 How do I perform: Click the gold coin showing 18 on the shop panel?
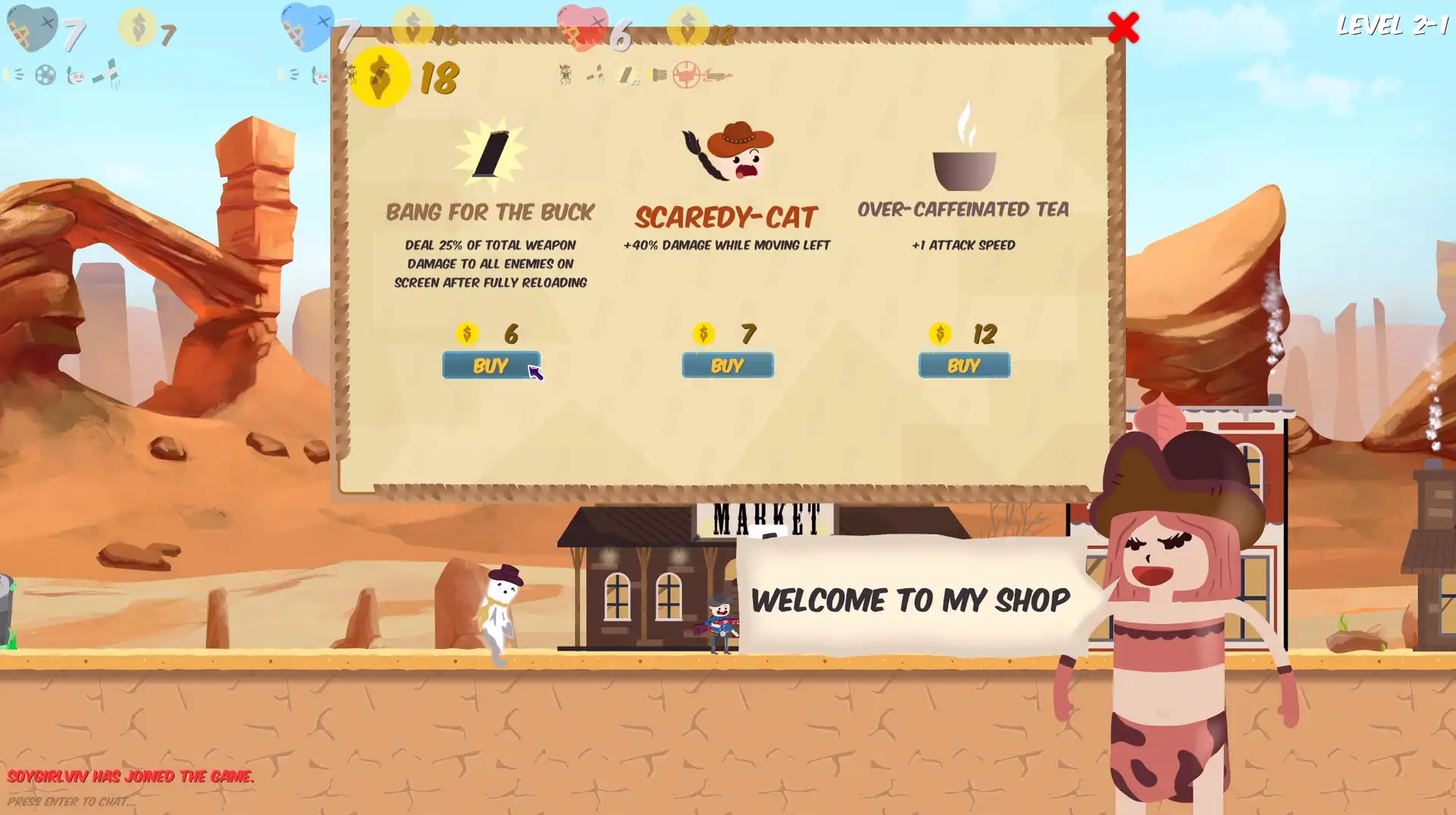click(x=381, y=75)
